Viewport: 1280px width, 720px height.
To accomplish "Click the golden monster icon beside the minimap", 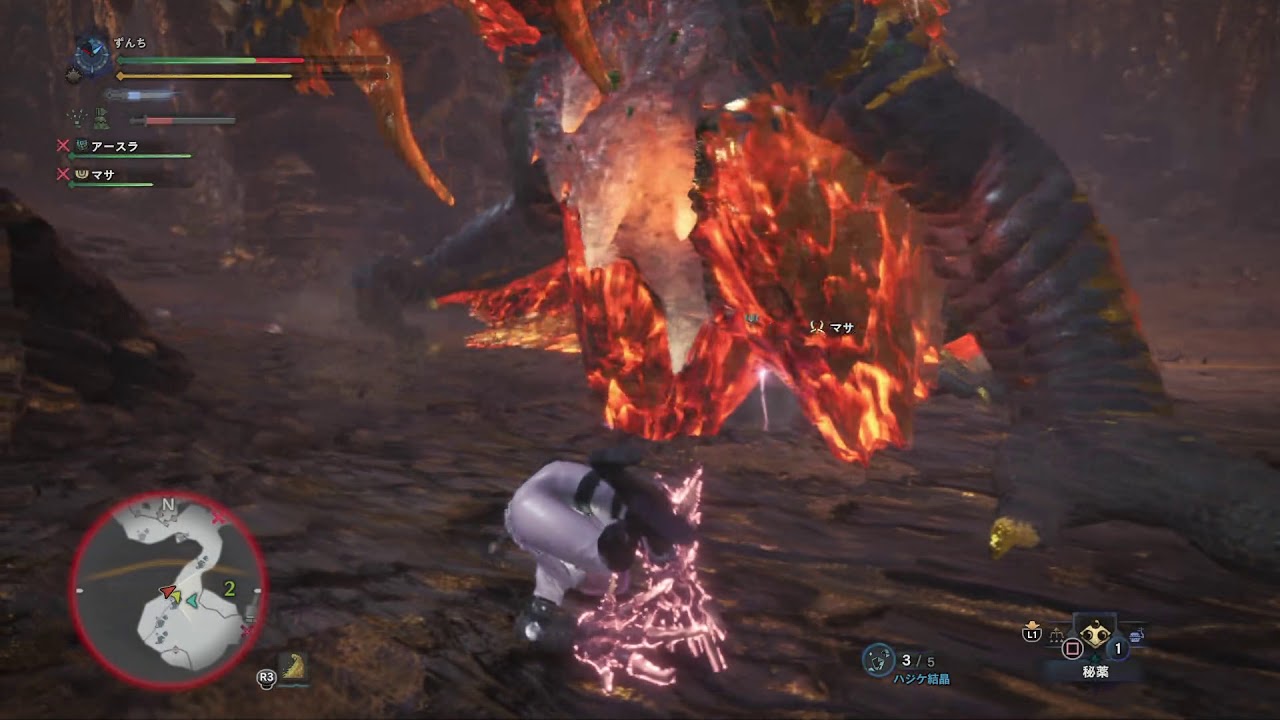I will coord(293,667).
